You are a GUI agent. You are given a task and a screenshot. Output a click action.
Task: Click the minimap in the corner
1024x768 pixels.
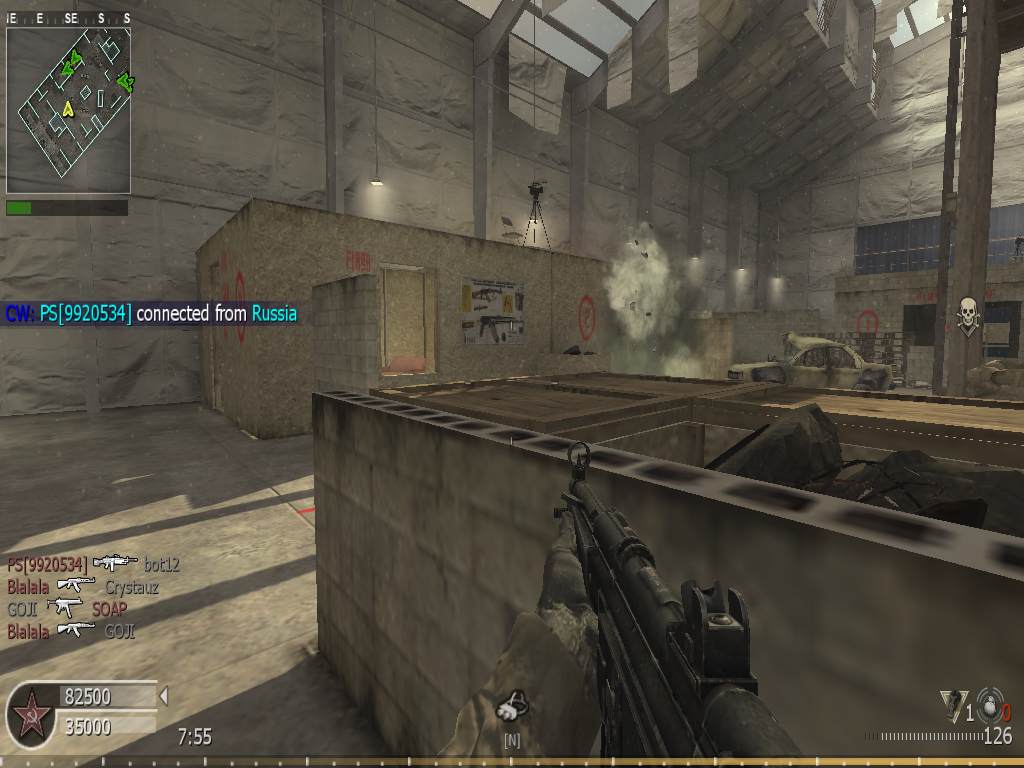pos(68,110)
